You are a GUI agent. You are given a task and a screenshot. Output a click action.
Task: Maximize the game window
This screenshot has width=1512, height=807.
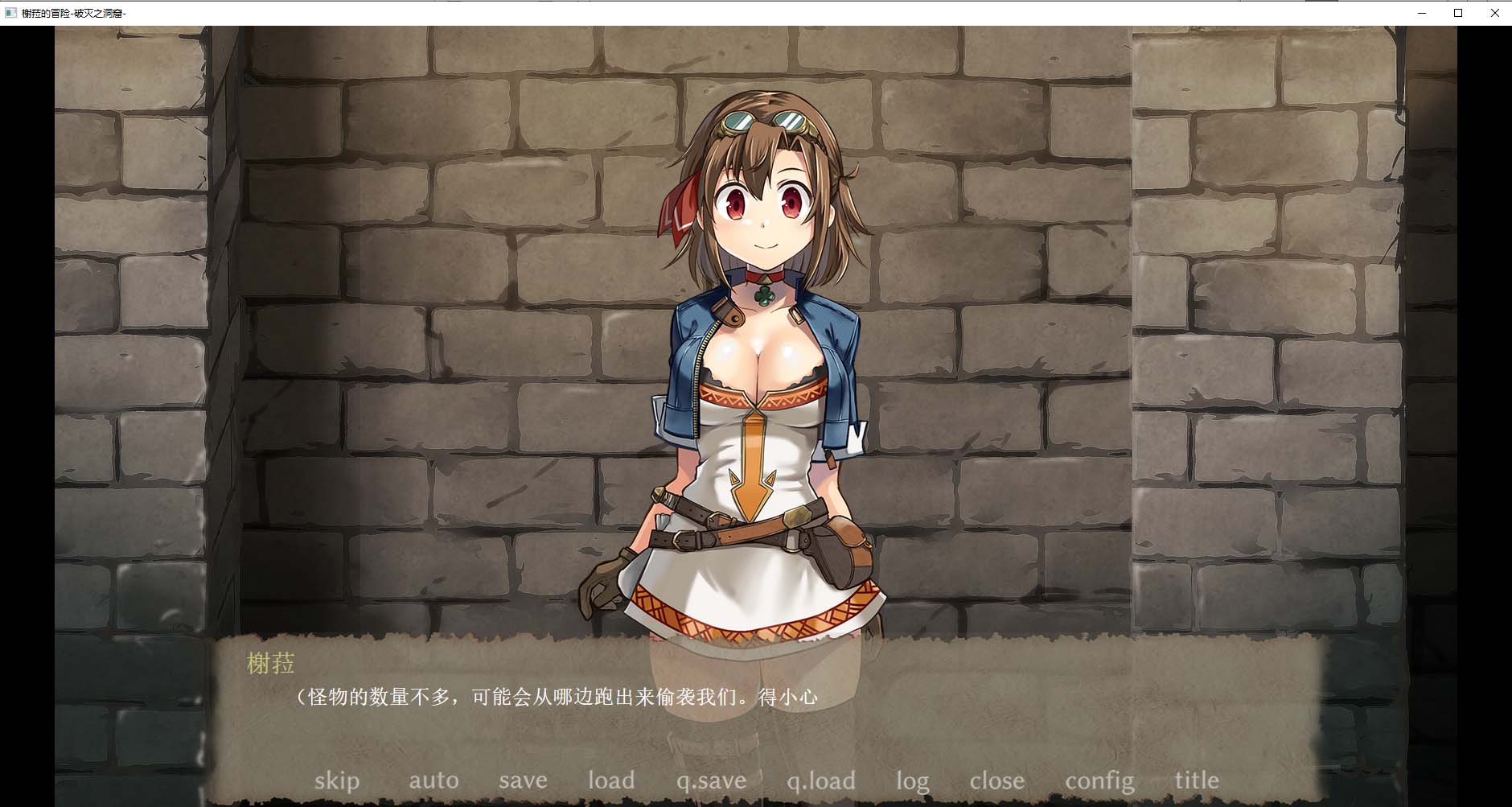pos(1457,13)
